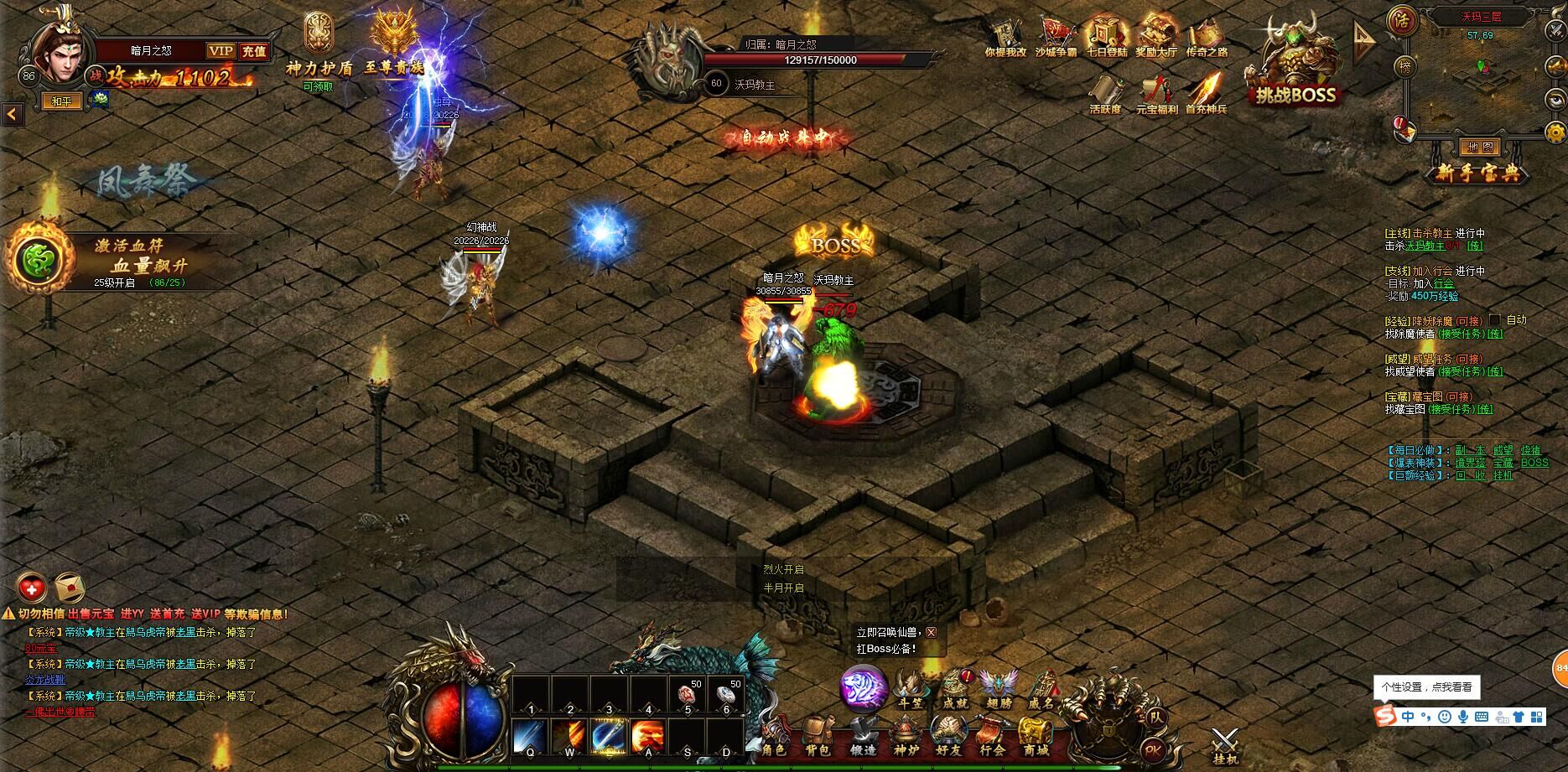1568x772 pixels.
Task: Click the round PK mode button
Action: 1153,750
